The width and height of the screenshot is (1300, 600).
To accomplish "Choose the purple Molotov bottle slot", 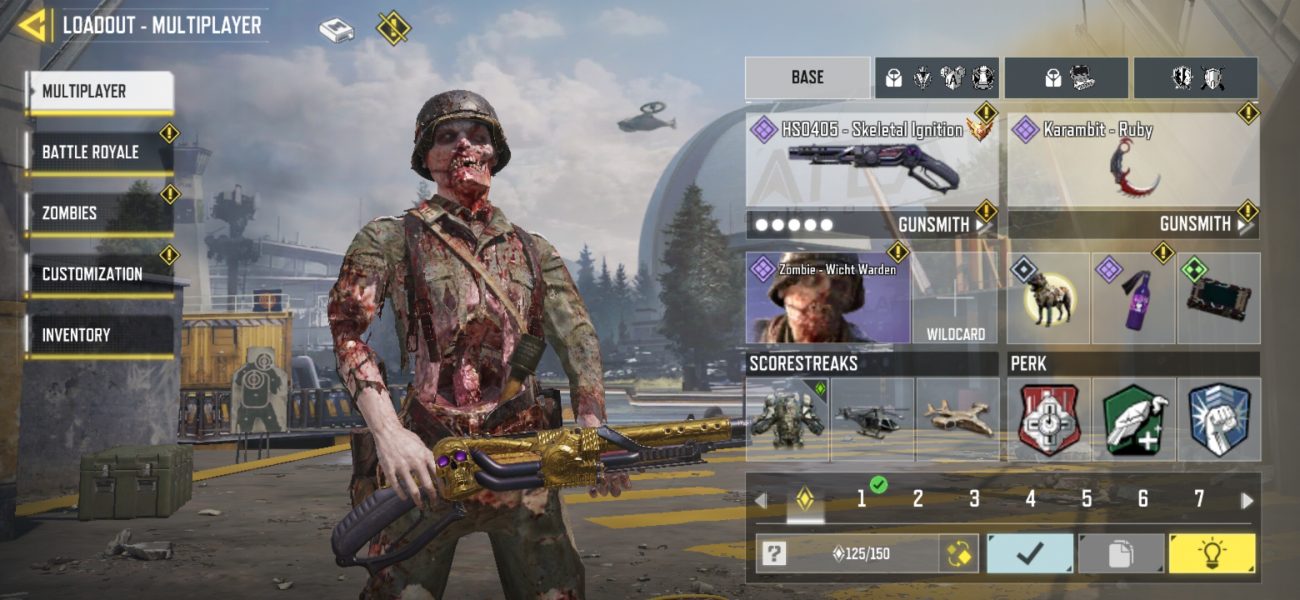I will click(x=1133, y=298).
